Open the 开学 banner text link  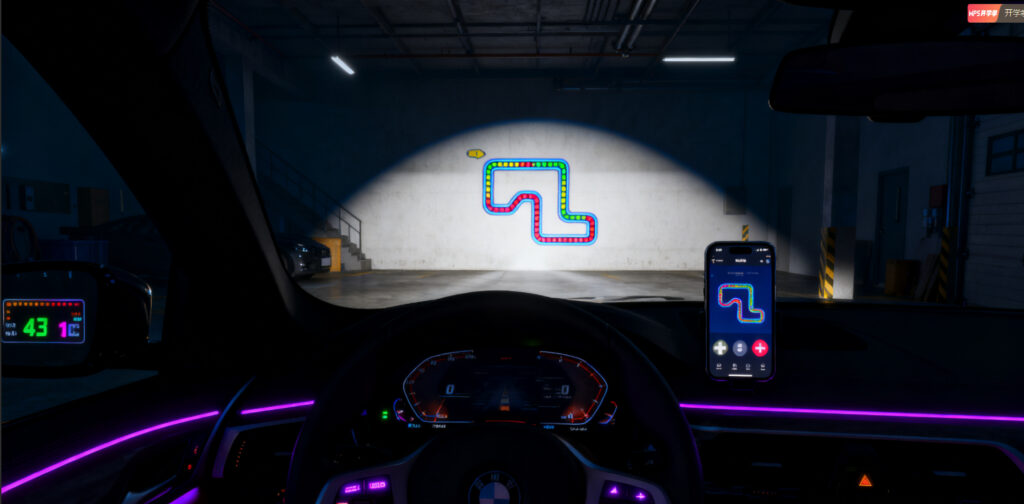(1012, 13)
